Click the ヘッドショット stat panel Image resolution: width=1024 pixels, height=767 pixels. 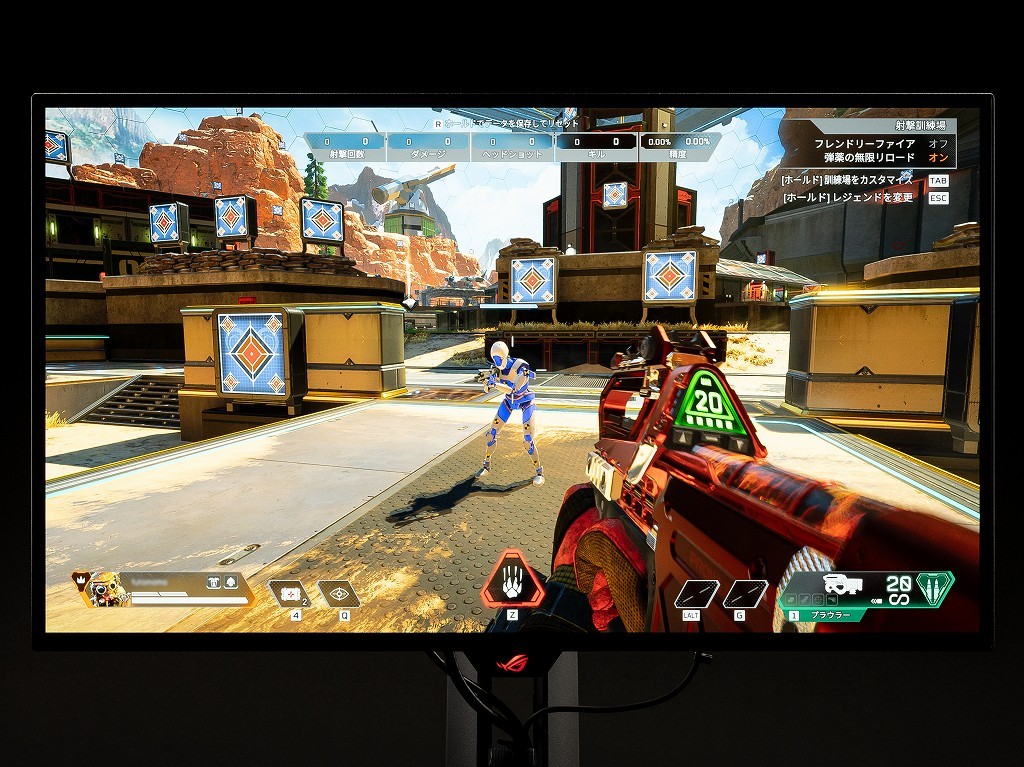[511, 148]
